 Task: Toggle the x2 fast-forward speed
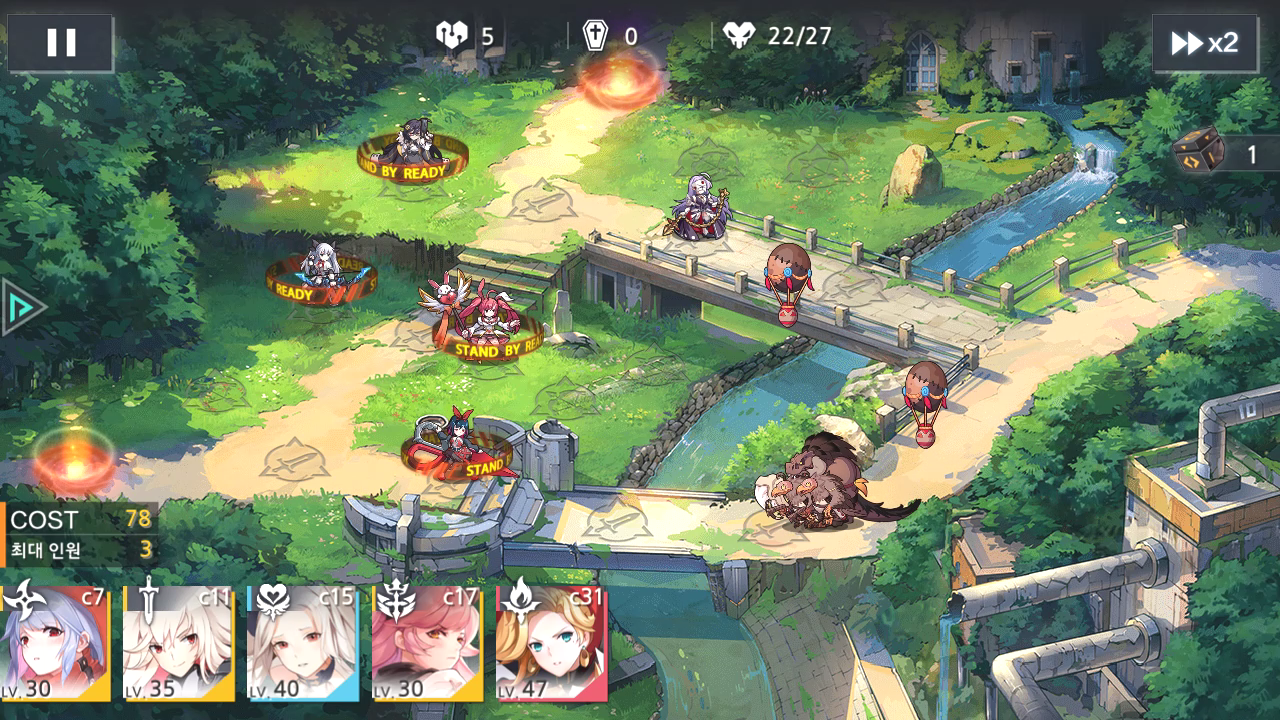tap(1204, 43)
